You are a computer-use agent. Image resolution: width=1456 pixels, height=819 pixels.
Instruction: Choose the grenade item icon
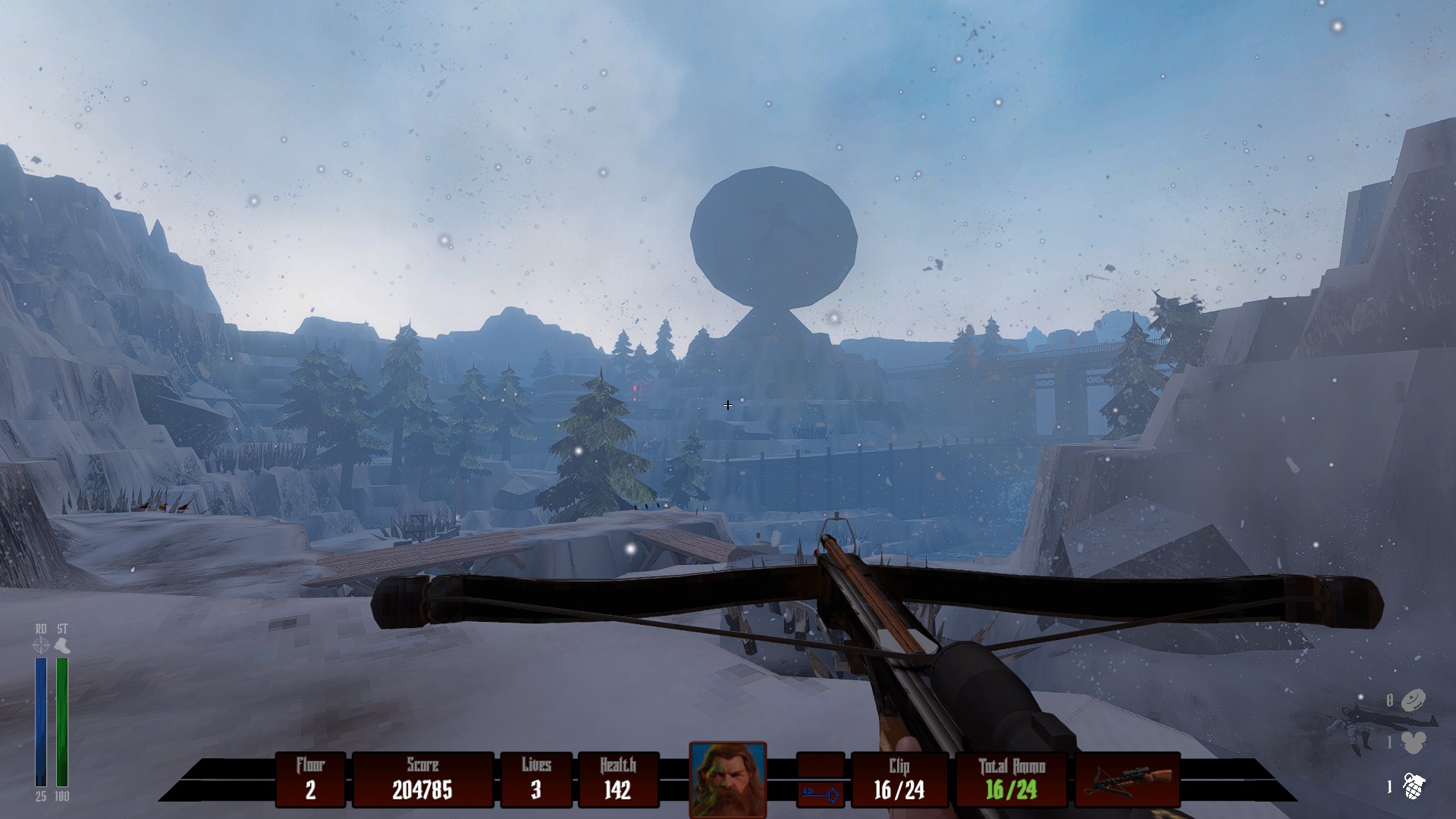click(x=1413, y=786)
